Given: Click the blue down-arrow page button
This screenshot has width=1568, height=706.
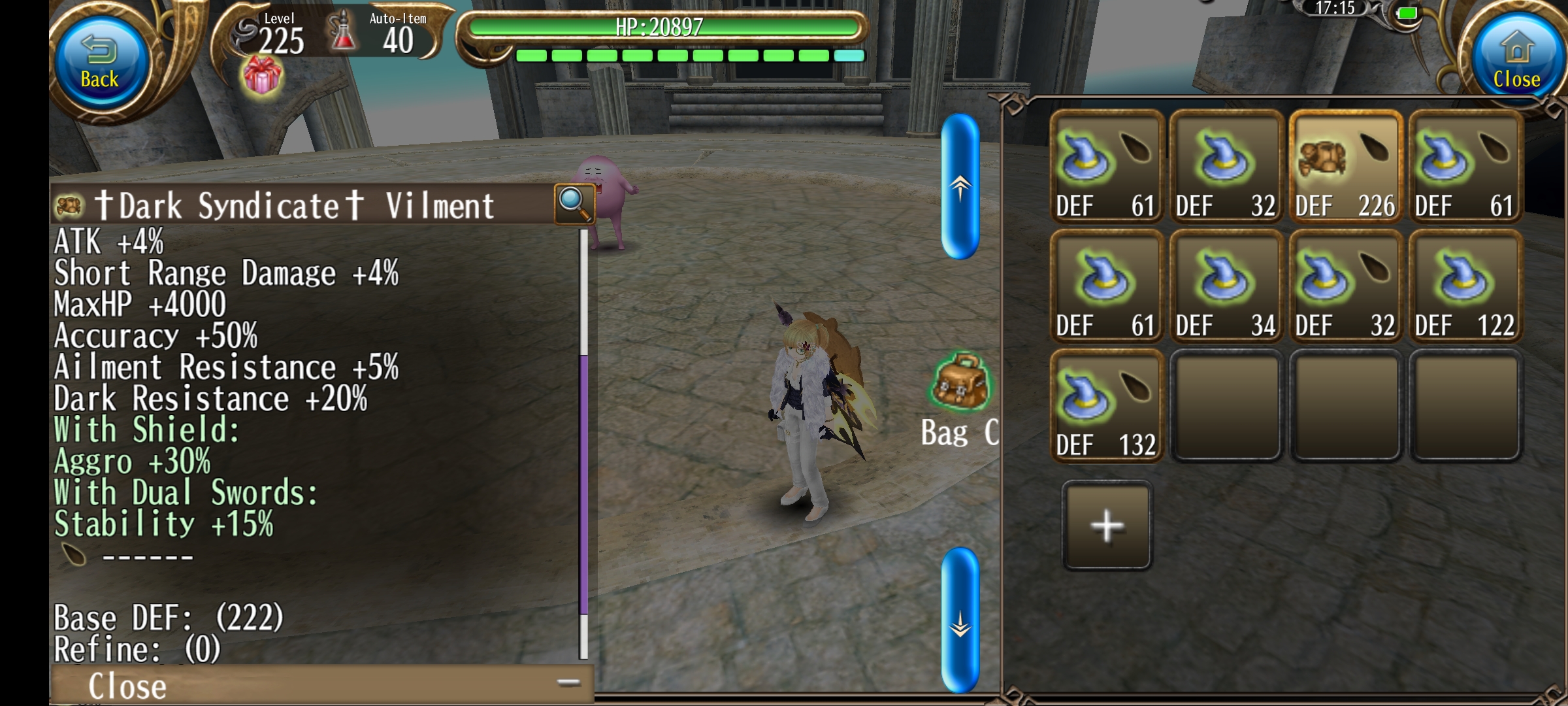Looking at the screenshot, I should 960,620.
